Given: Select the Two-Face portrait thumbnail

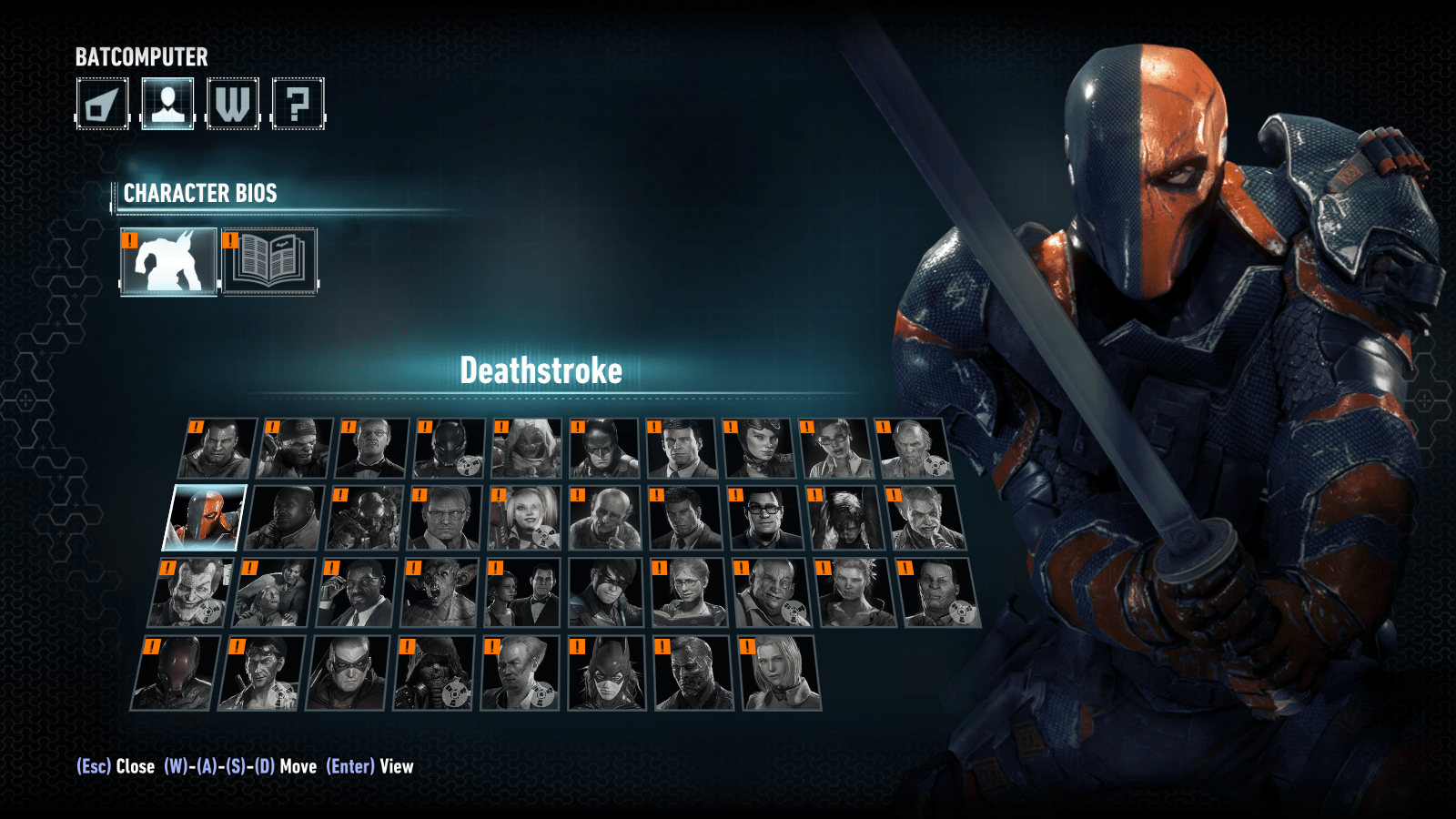Looking at the screenshot, I should (x=693, y=673).
